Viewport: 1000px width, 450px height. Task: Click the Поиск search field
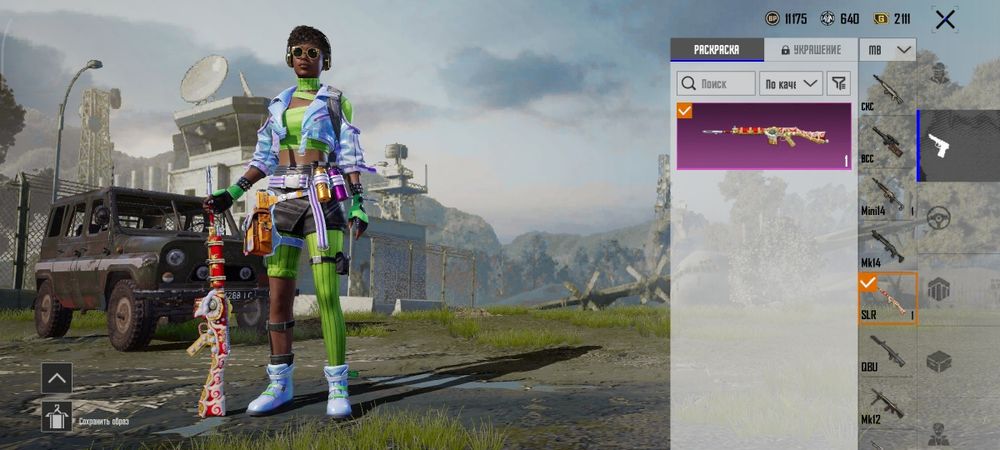click(x=716, y=84)
